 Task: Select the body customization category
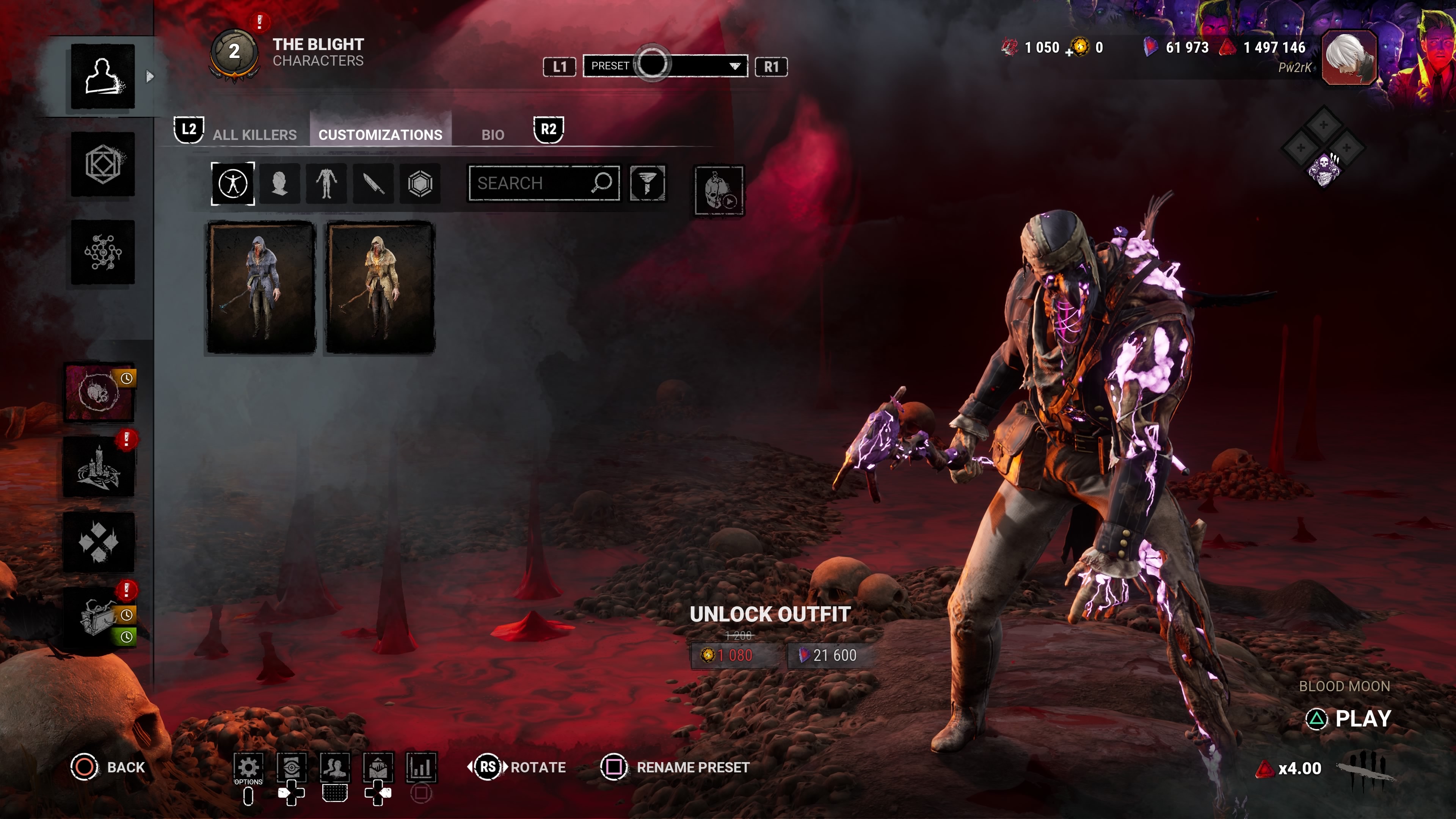click(327, 184)
